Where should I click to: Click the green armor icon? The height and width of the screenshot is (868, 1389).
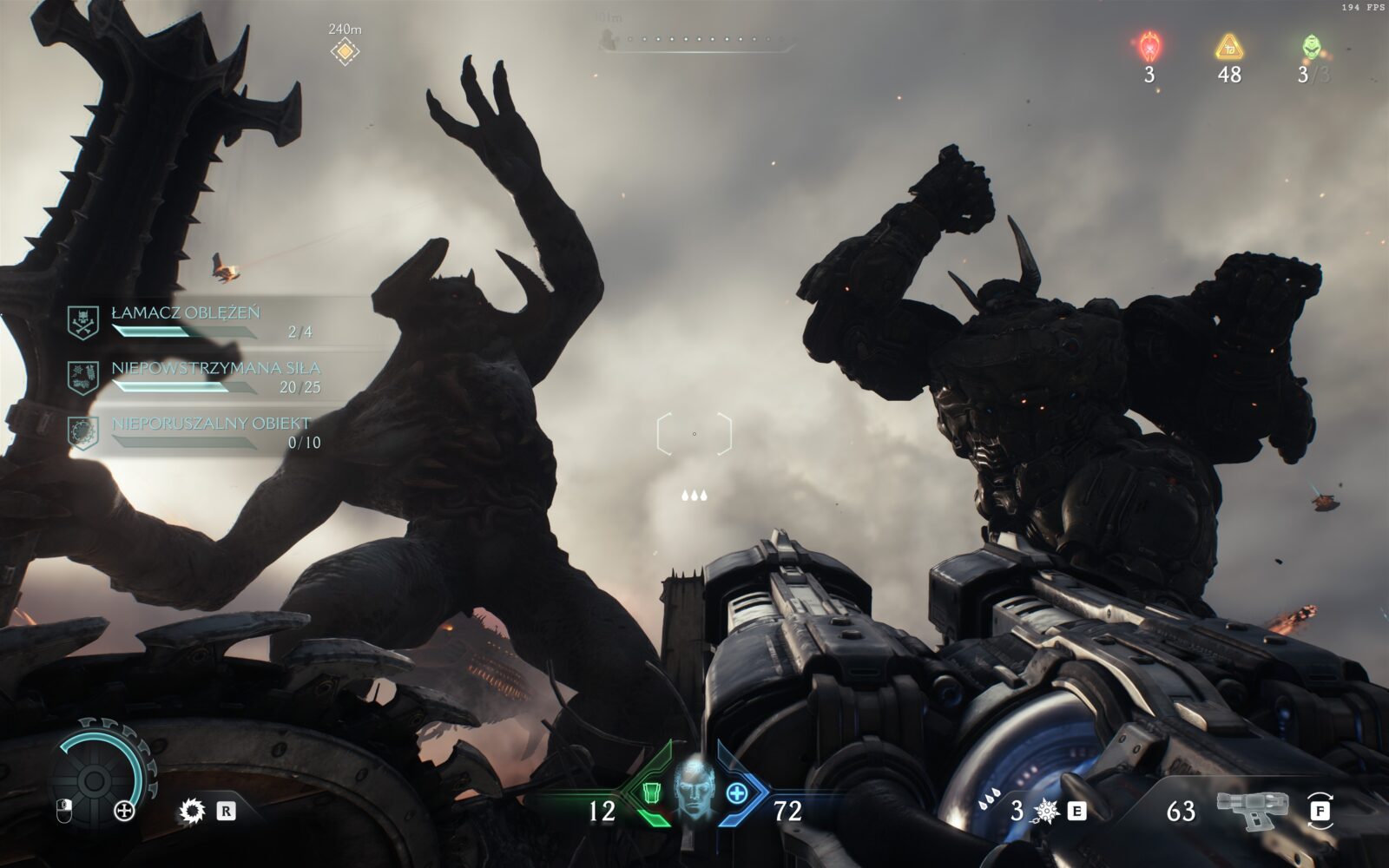[651, 792]
